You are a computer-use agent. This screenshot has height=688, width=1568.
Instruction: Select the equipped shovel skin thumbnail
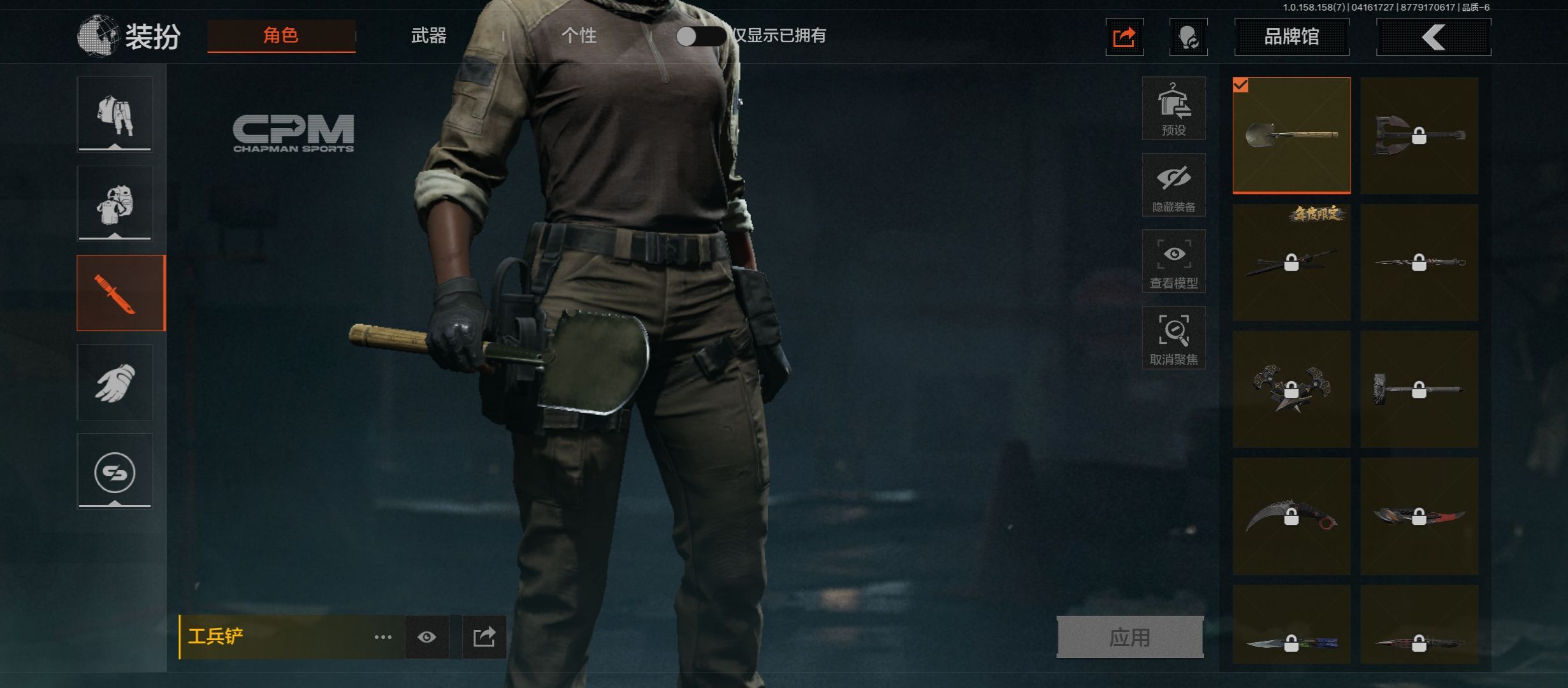click(x=1291, y=135)
